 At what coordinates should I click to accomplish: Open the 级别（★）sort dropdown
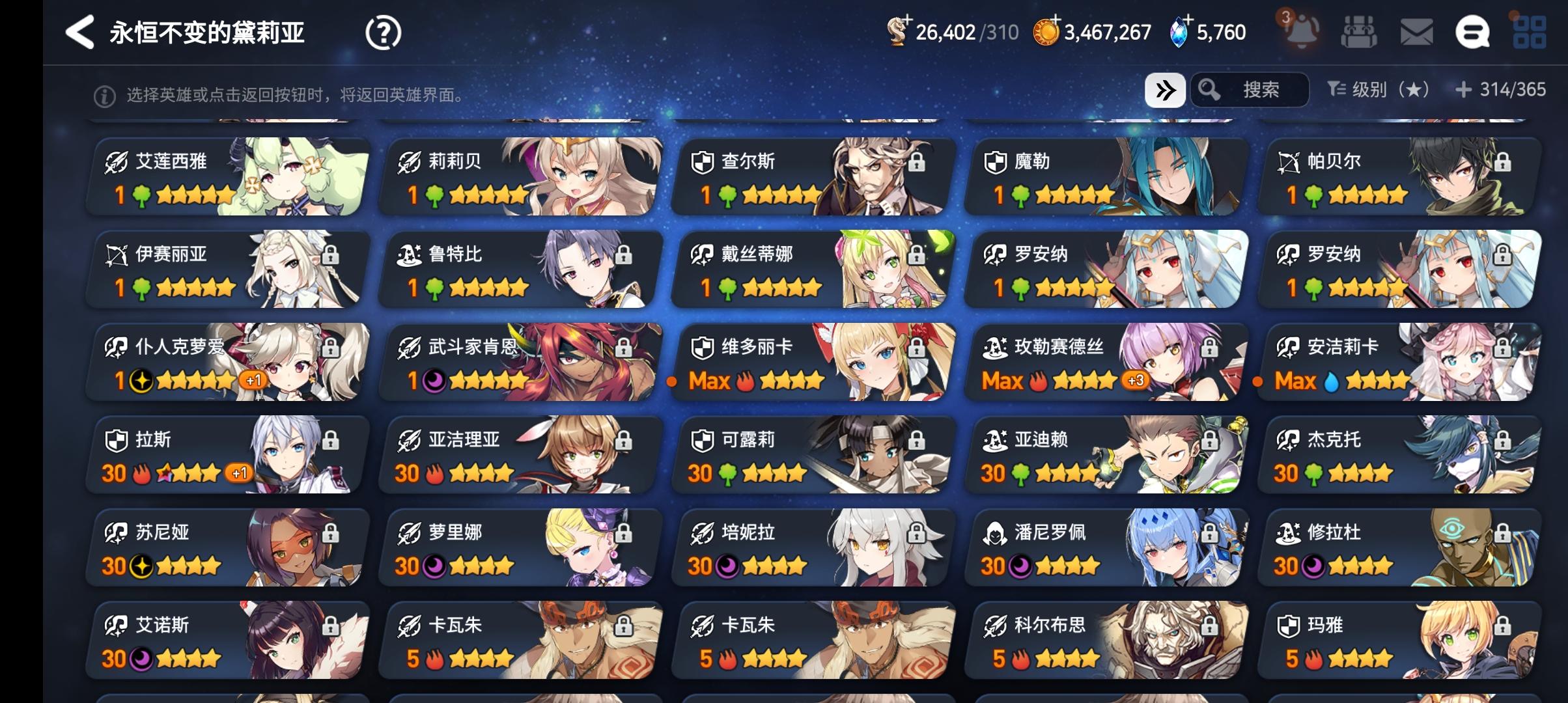pos(1376,90)
